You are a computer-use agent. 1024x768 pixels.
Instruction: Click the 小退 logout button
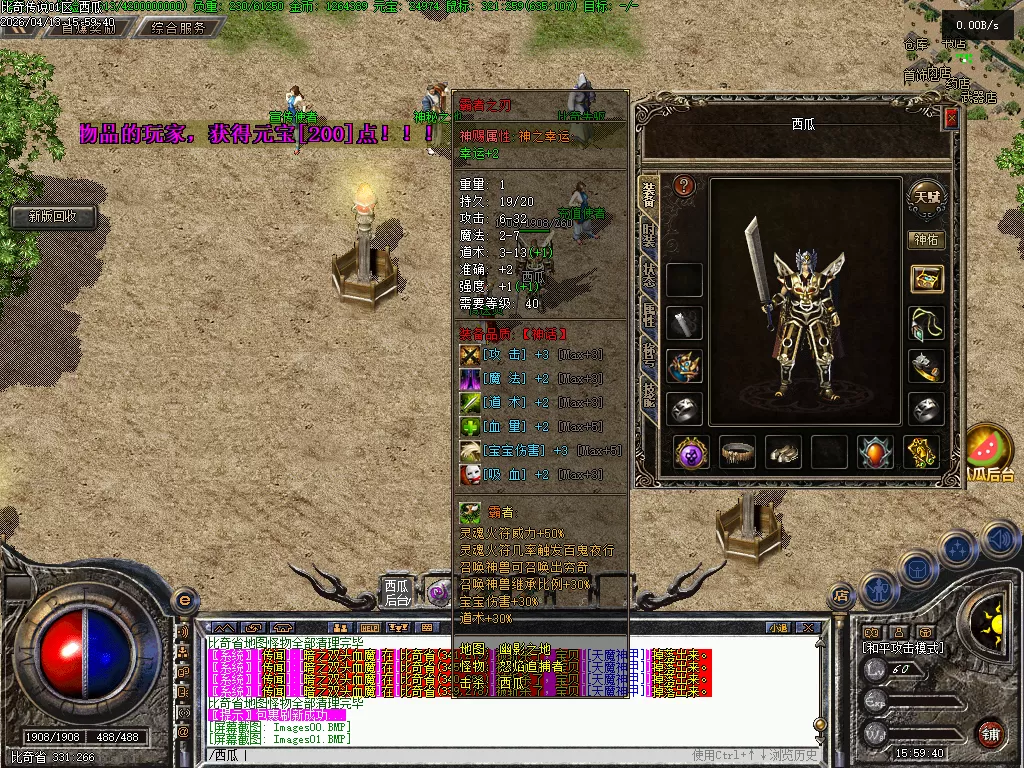click(x=778, y=628)
